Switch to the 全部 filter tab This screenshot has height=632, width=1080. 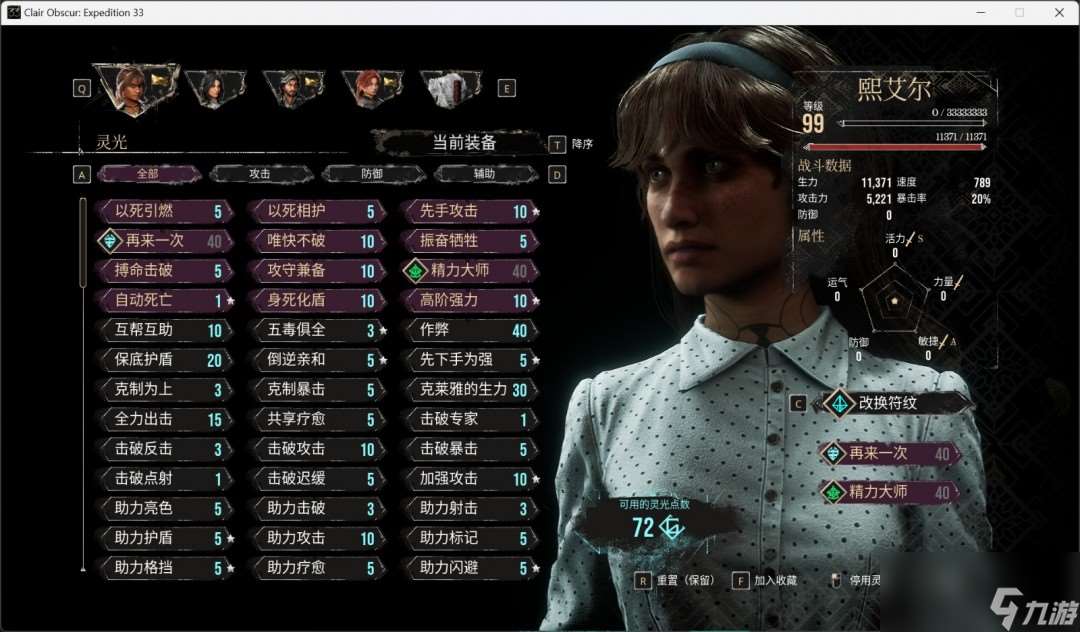148,174
